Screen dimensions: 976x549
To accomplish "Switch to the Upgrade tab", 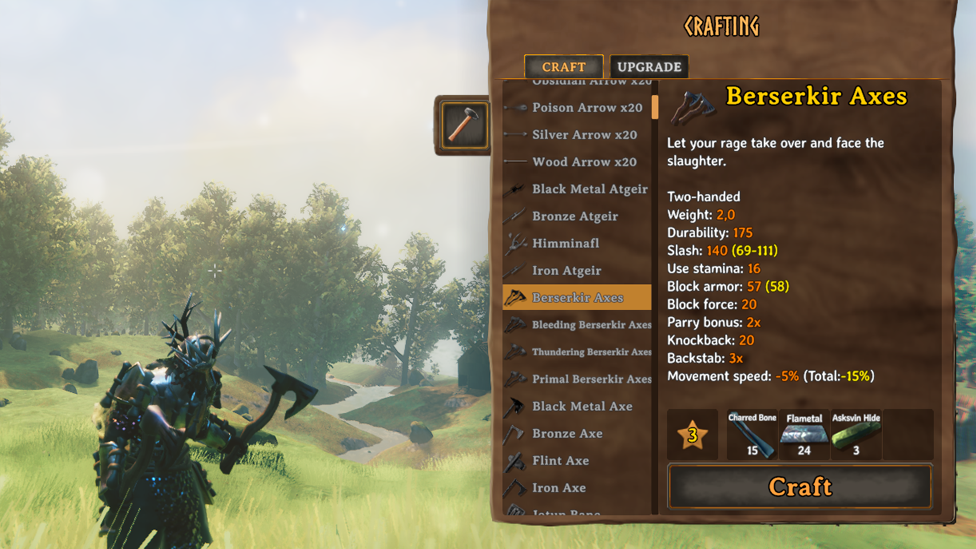I will tap(649, 67).
